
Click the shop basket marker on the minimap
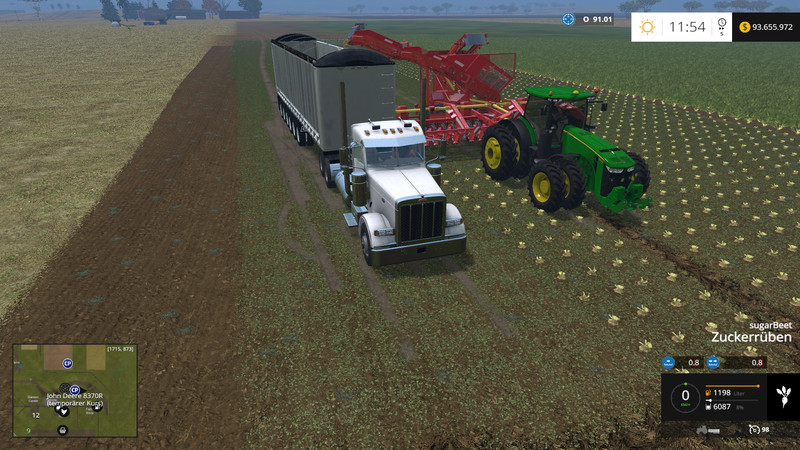coord(63,430)
